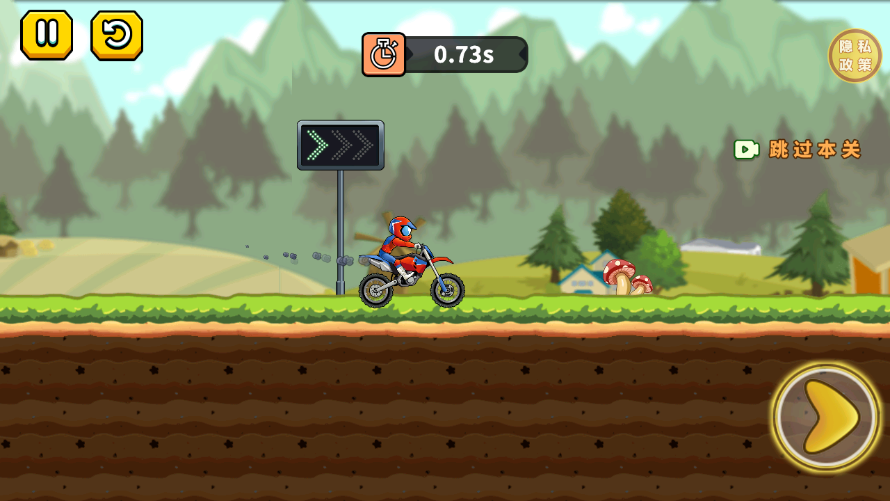Screen dimensions: 890x501
Task: Pause the game with the yellow pause button
Action: (46, 35)
